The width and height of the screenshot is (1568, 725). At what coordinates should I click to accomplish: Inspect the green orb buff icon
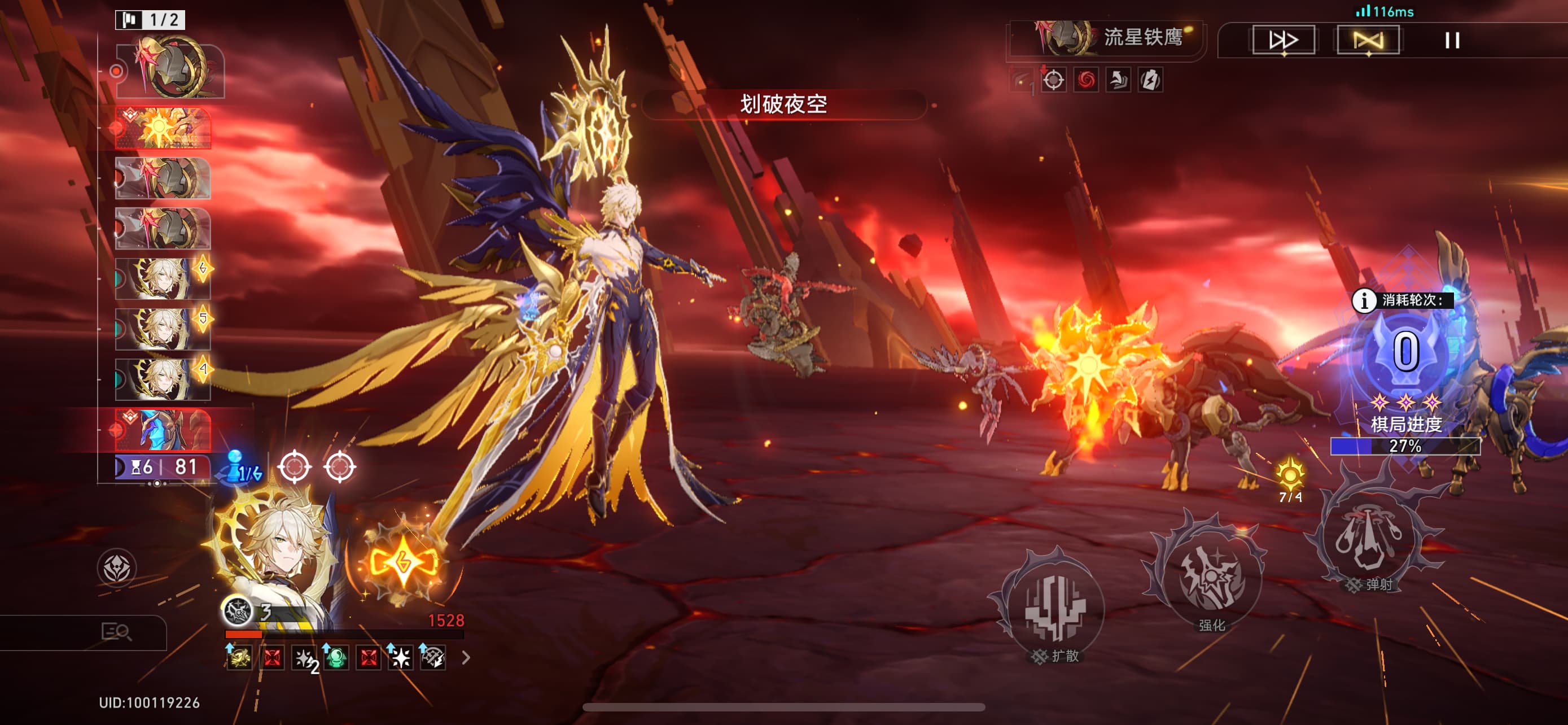pyautogui.click(x=336, y=657)
